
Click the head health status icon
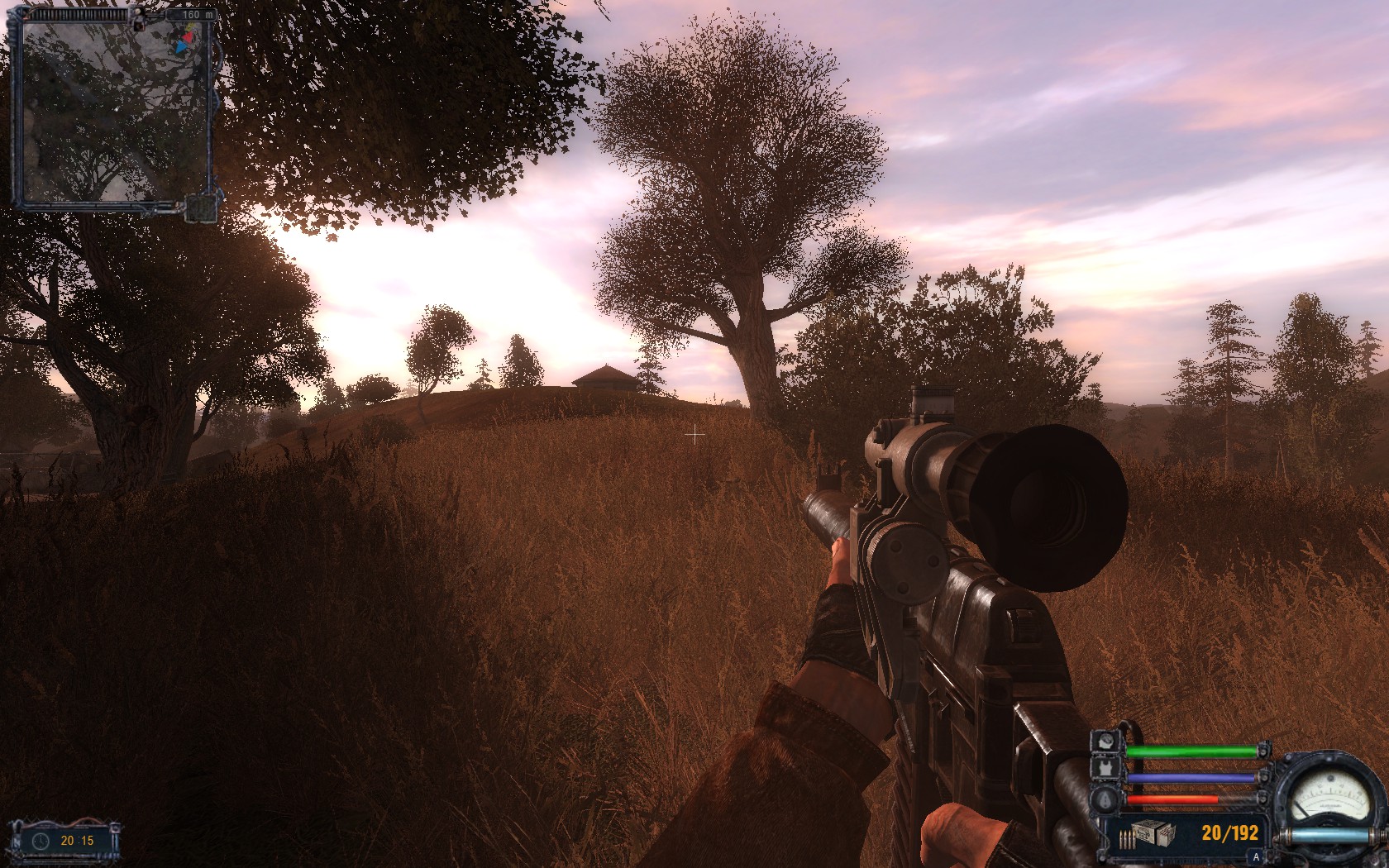(1105, 742)
